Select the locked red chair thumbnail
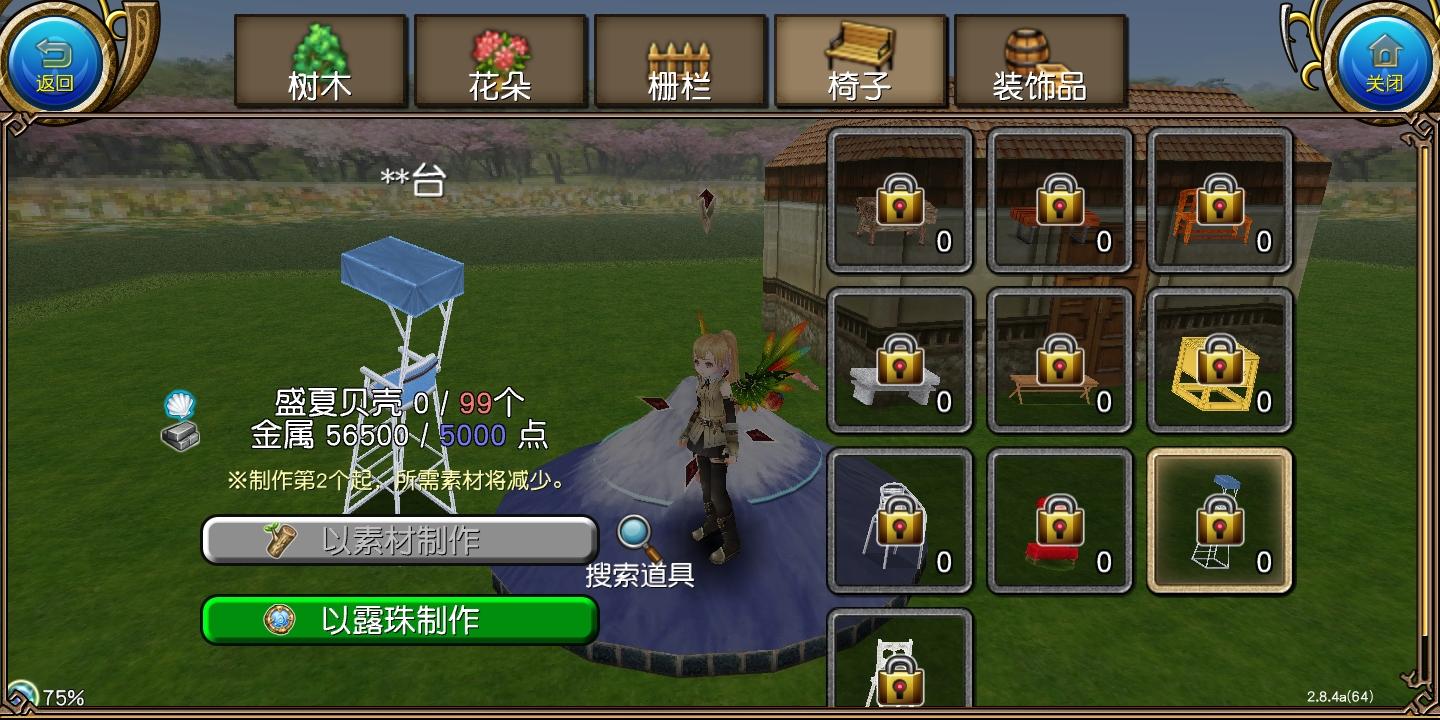 tap(1059, 520)
